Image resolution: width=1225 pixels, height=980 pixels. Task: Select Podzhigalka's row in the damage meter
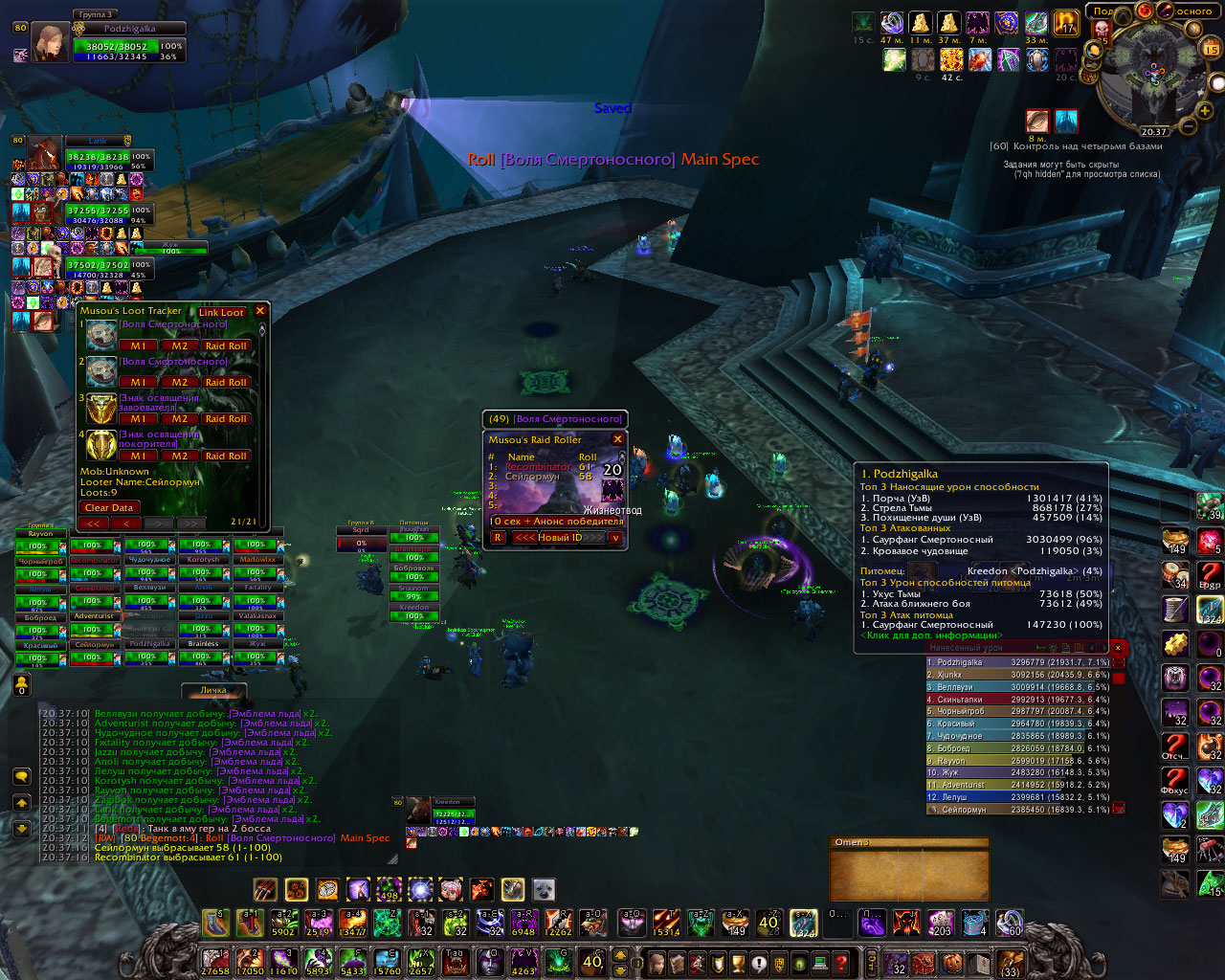point(1018,662)
